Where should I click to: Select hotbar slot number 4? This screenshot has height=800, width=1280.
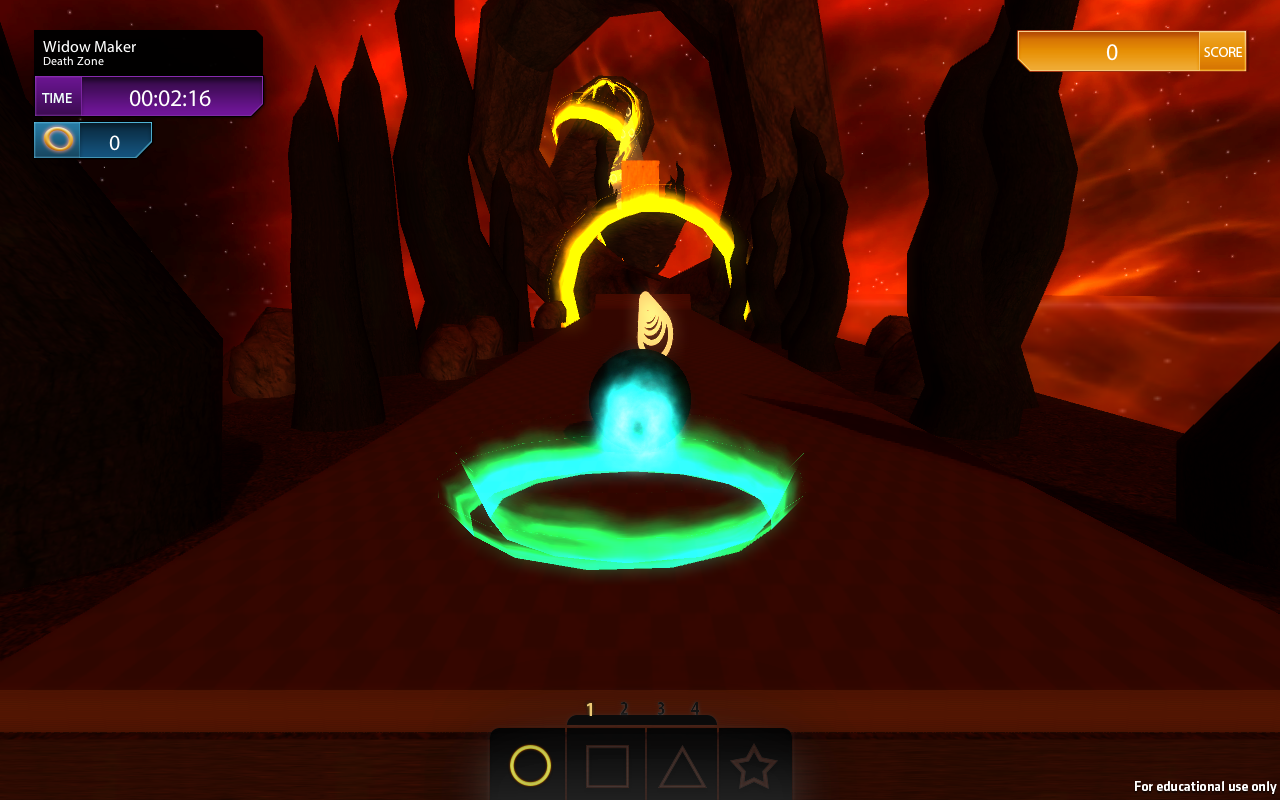694,708
